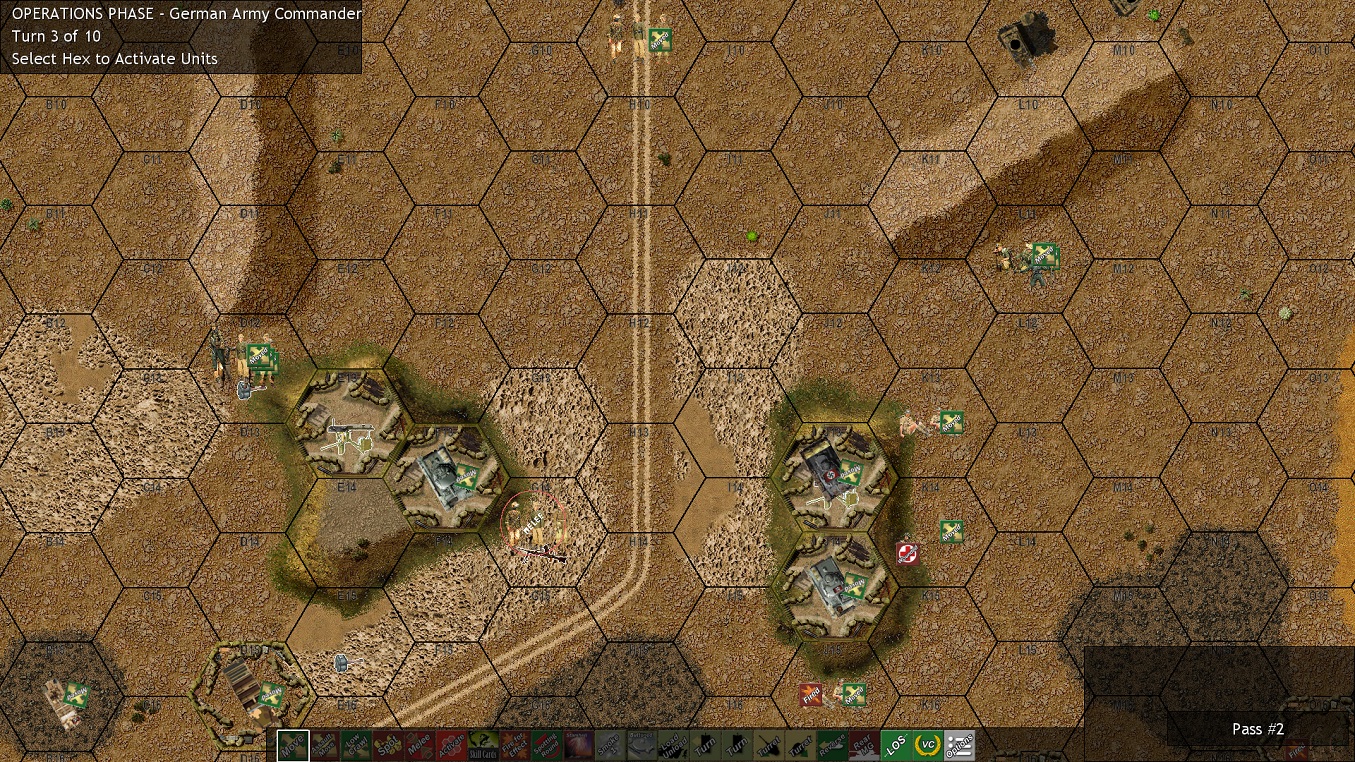The width and height of the screenshot is (1355, 762).
Task: Select the Melee attack icon
Action: (418, 745)
